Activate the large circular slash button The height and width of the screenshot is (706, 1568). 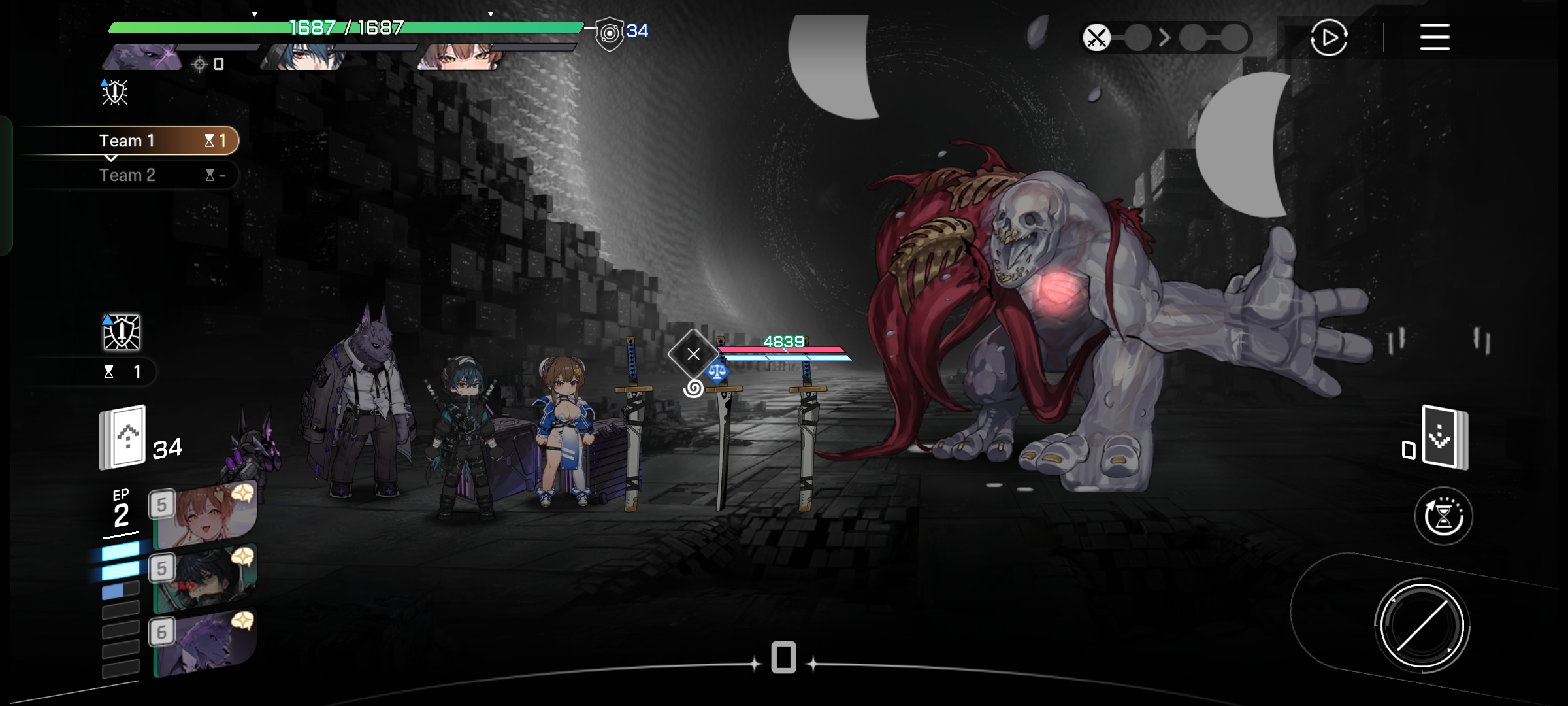point(1421,625)
